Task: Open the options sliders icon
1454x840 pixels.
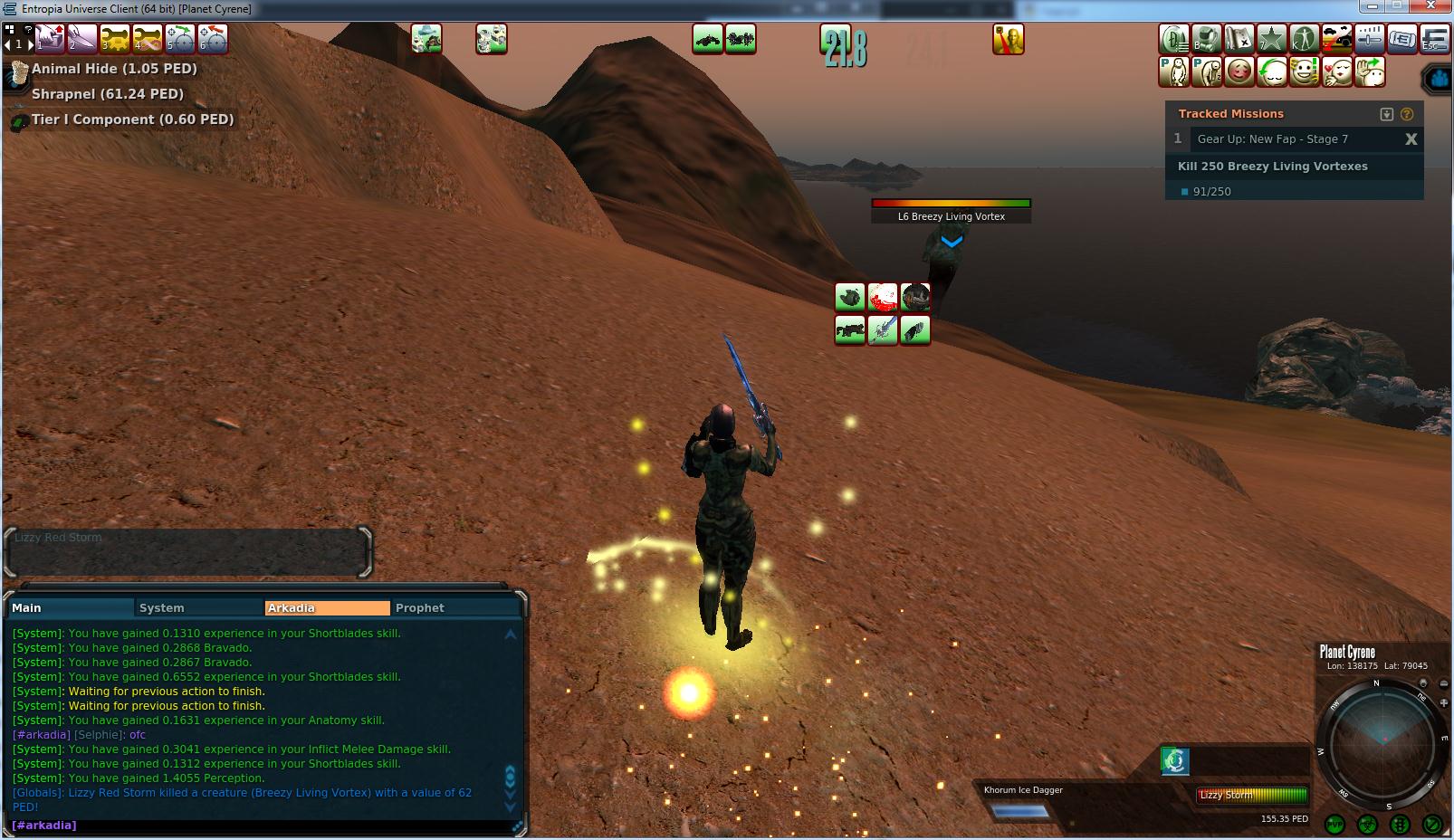Action: pyautogui.click(x=1370, y=39)
